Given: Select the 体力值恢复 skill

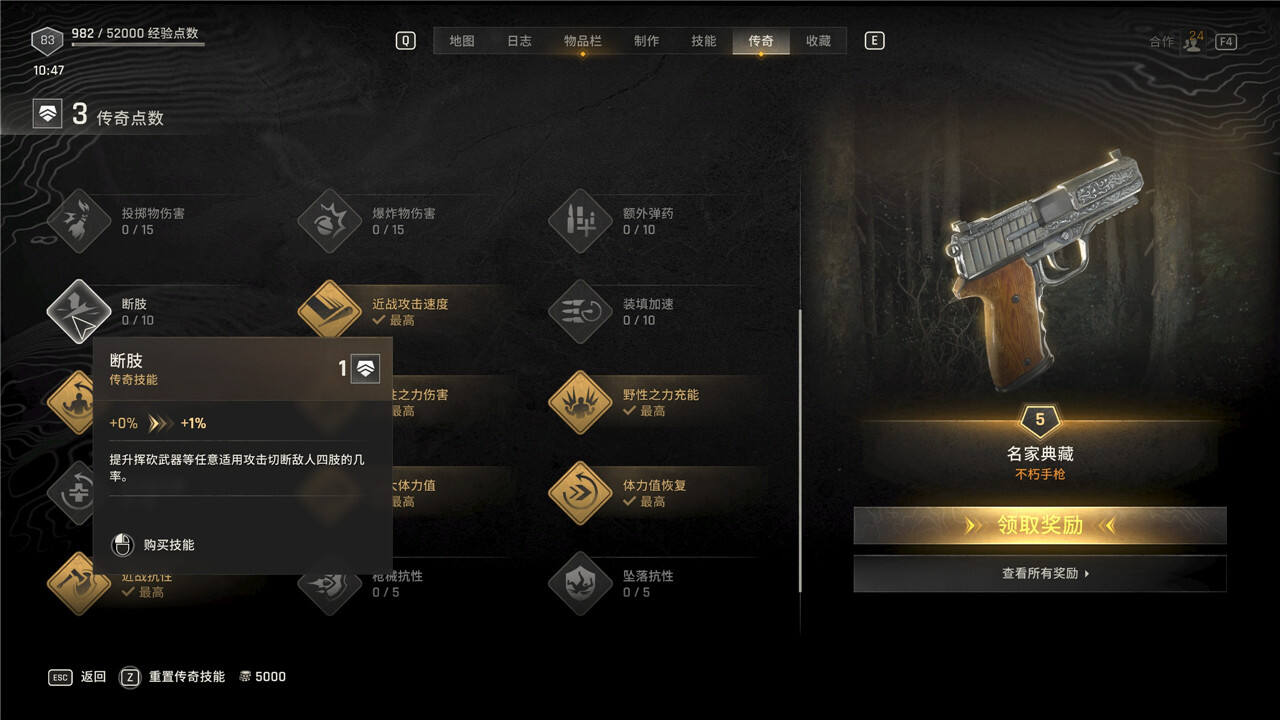Looking at the screenshot, I should point(580,493).
